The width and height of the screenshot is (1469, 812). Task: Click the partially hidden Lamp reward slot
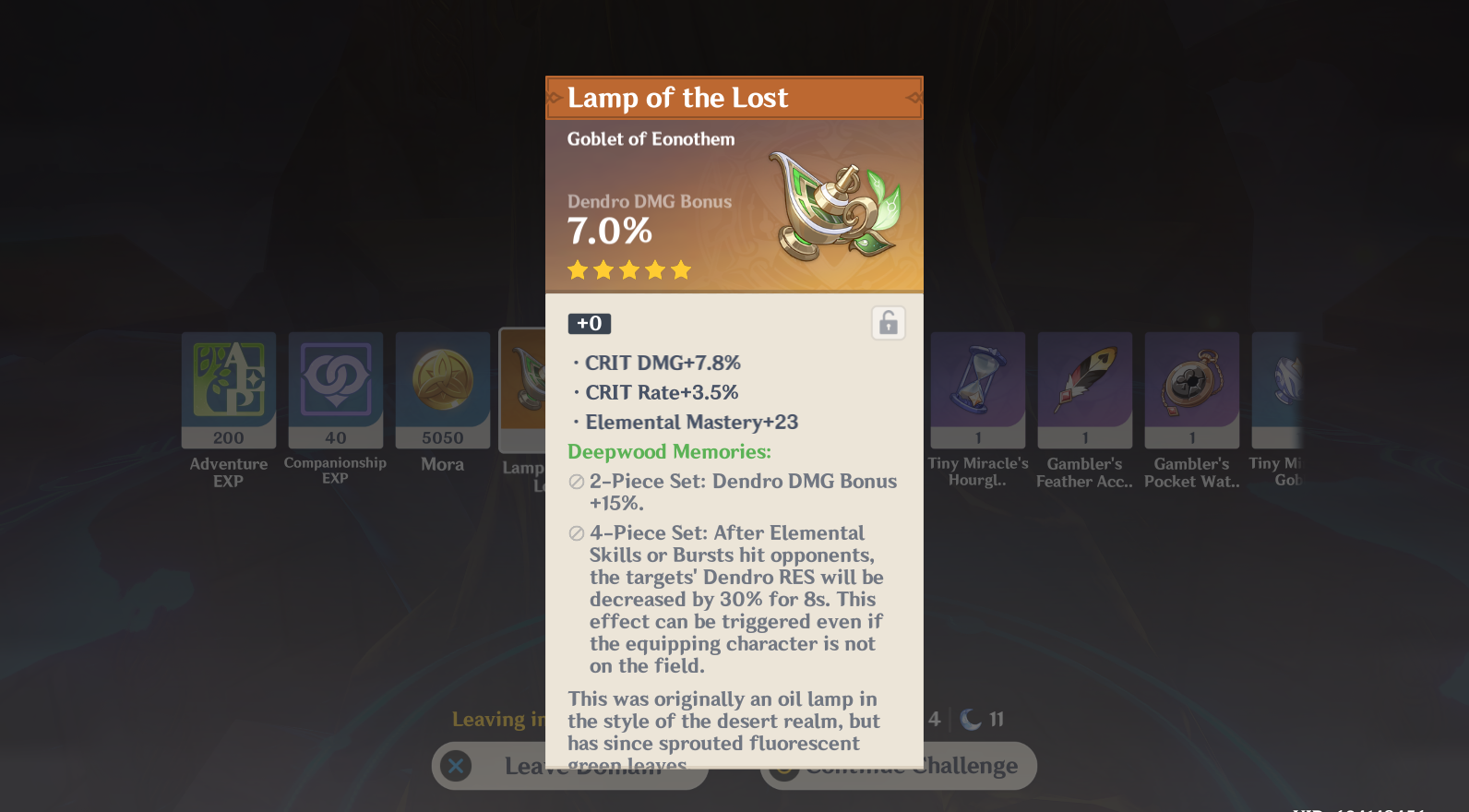click(x=523, y=390)
